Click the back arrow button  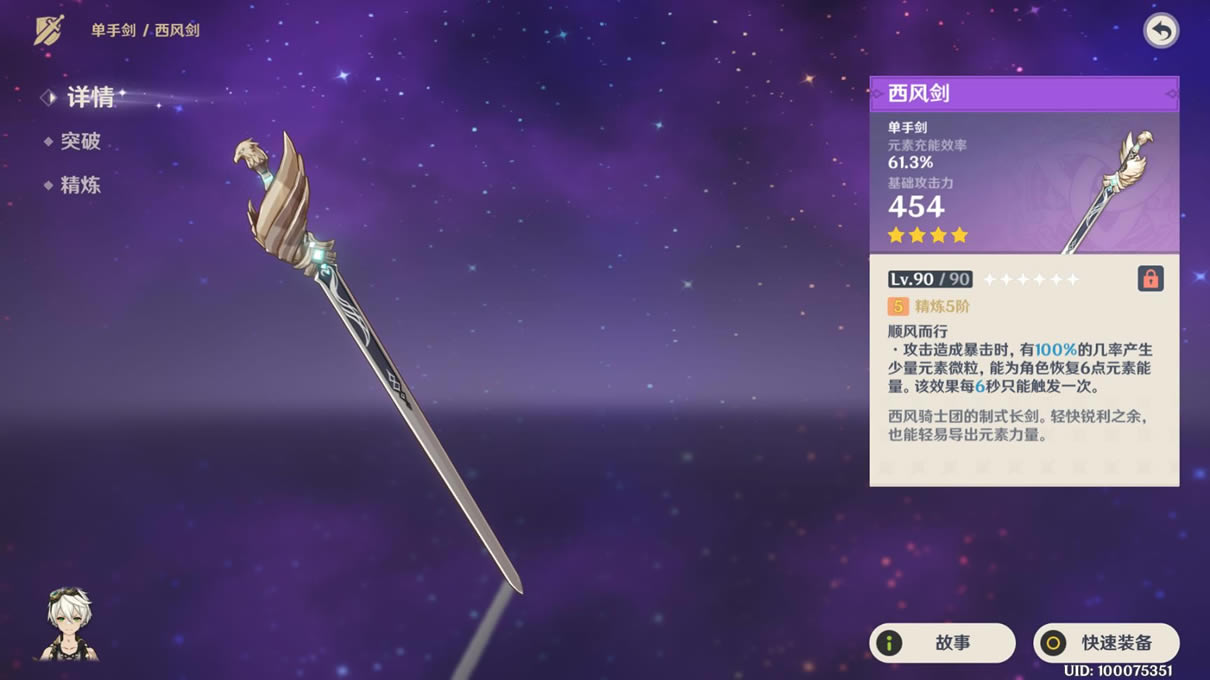[1160, 31]
